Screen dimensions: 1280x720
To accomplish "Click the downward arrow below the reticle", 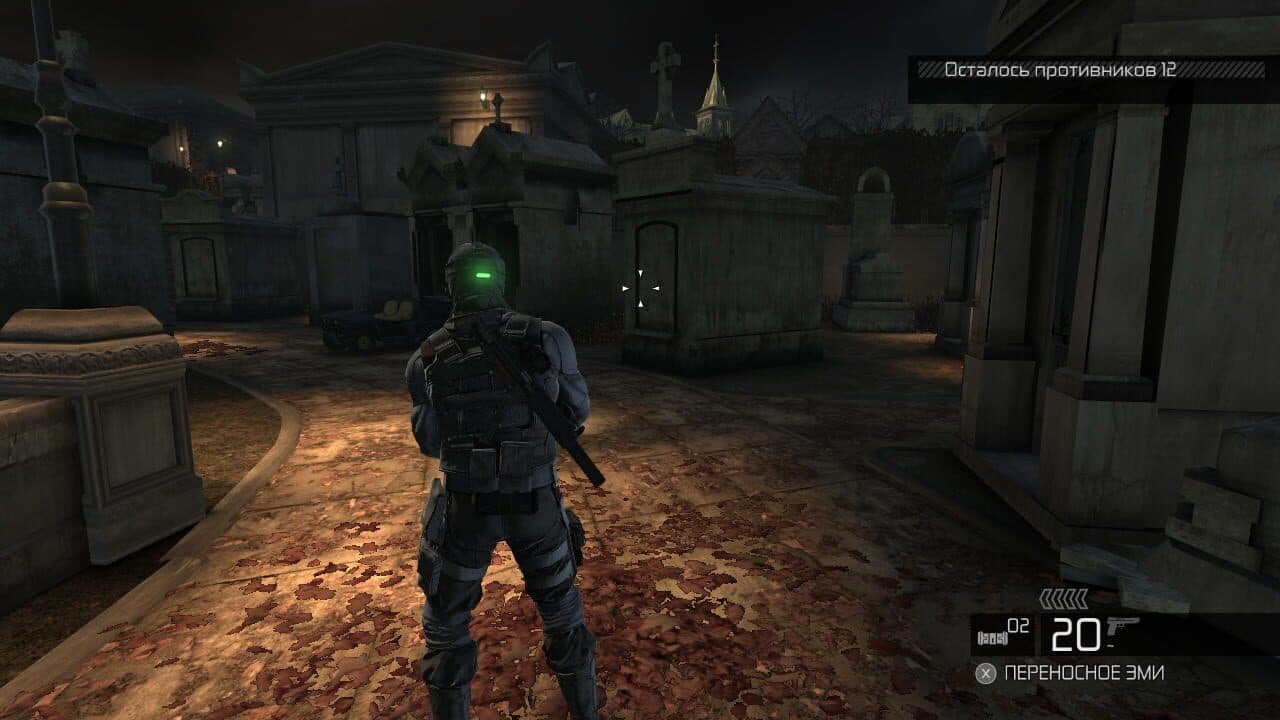I will [640, 304].
